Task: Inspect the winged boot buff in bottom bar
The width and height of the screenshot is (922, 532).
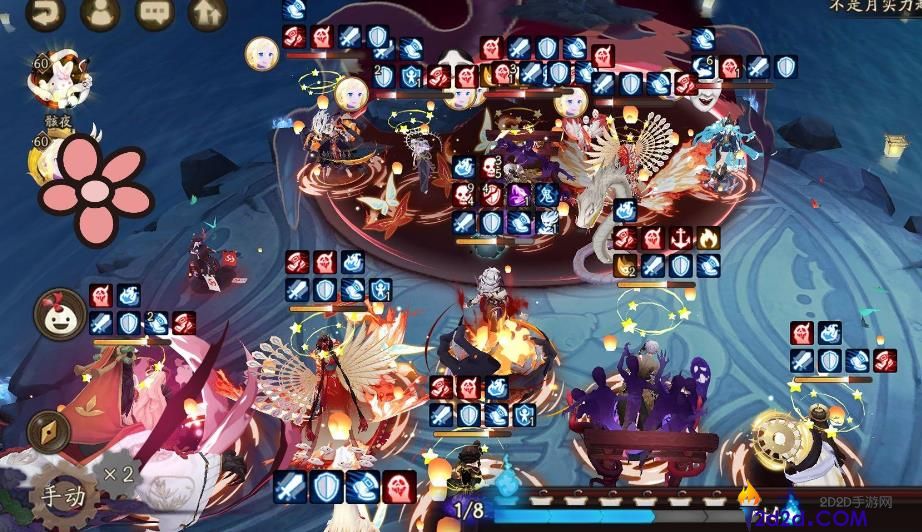Action: (x=362, y=487)
